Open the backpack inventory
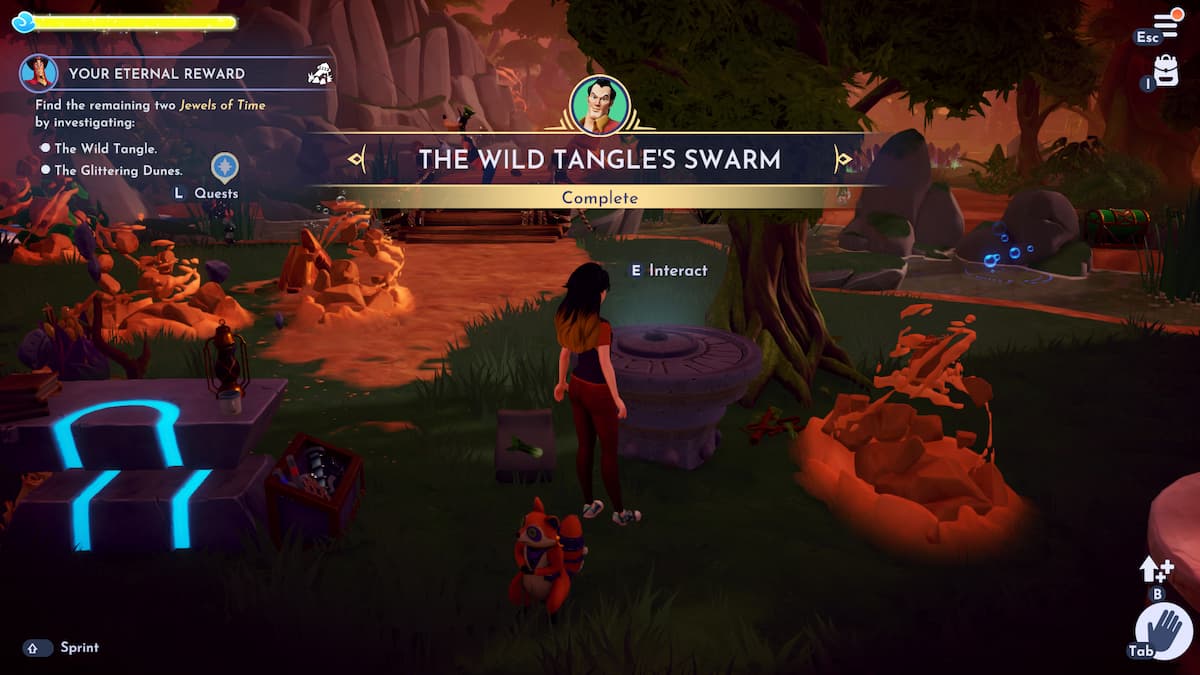 [x=1166, y=71]
